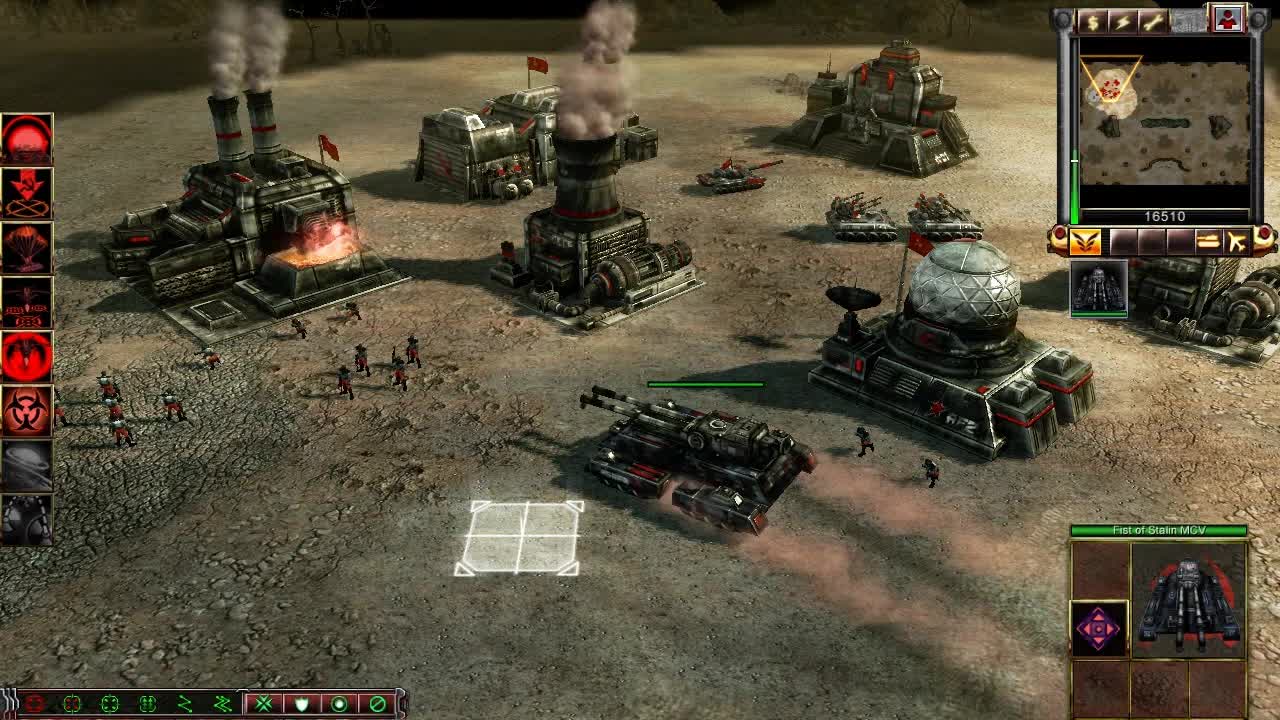Screen dimensions: 1280x720
Task: Toggle guard stance on the command bar
Action: click(302, 705)
